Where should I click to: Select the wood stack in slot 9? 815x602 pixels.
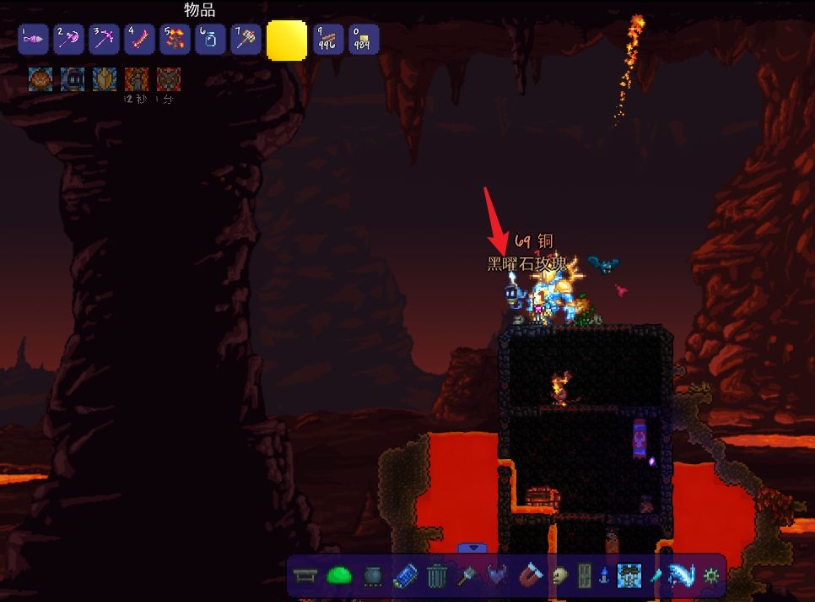click(328, 39)
